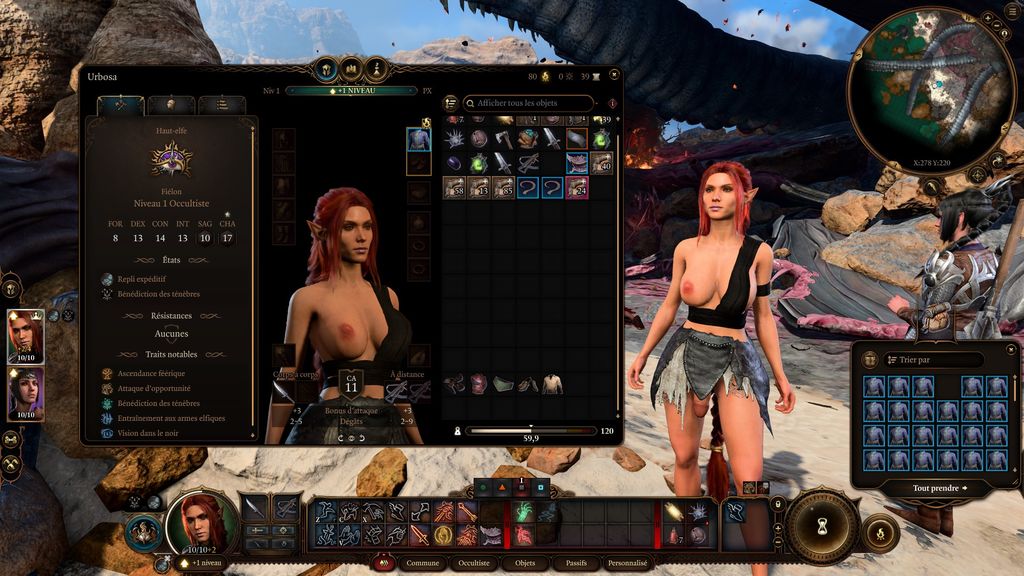The height and width of the screenshot is (576, 1024).
Task: Click the inventory sort filter icon
Action: point(451,103)
